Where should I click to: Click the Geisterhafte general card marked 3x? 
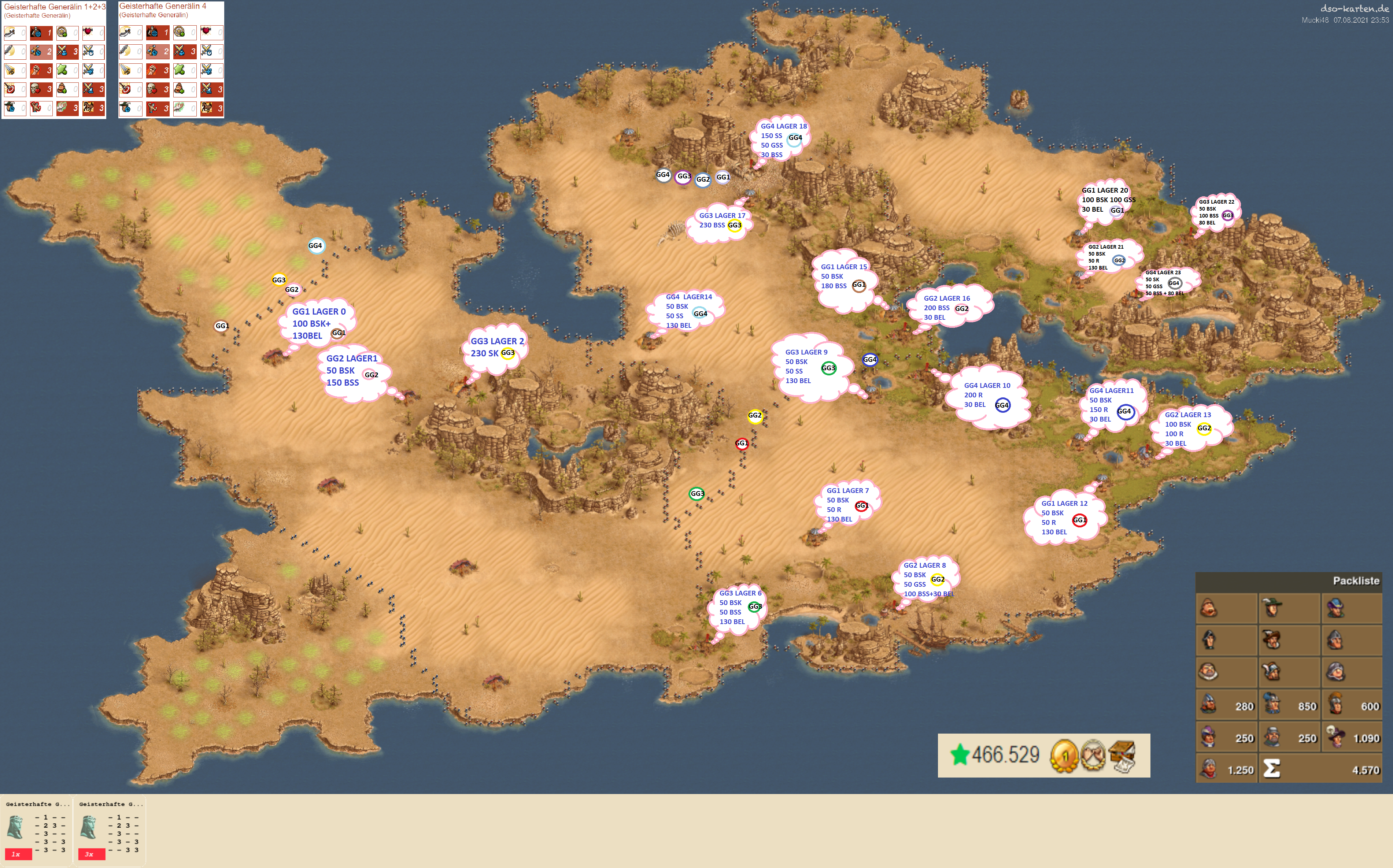[x=109, y=830]
